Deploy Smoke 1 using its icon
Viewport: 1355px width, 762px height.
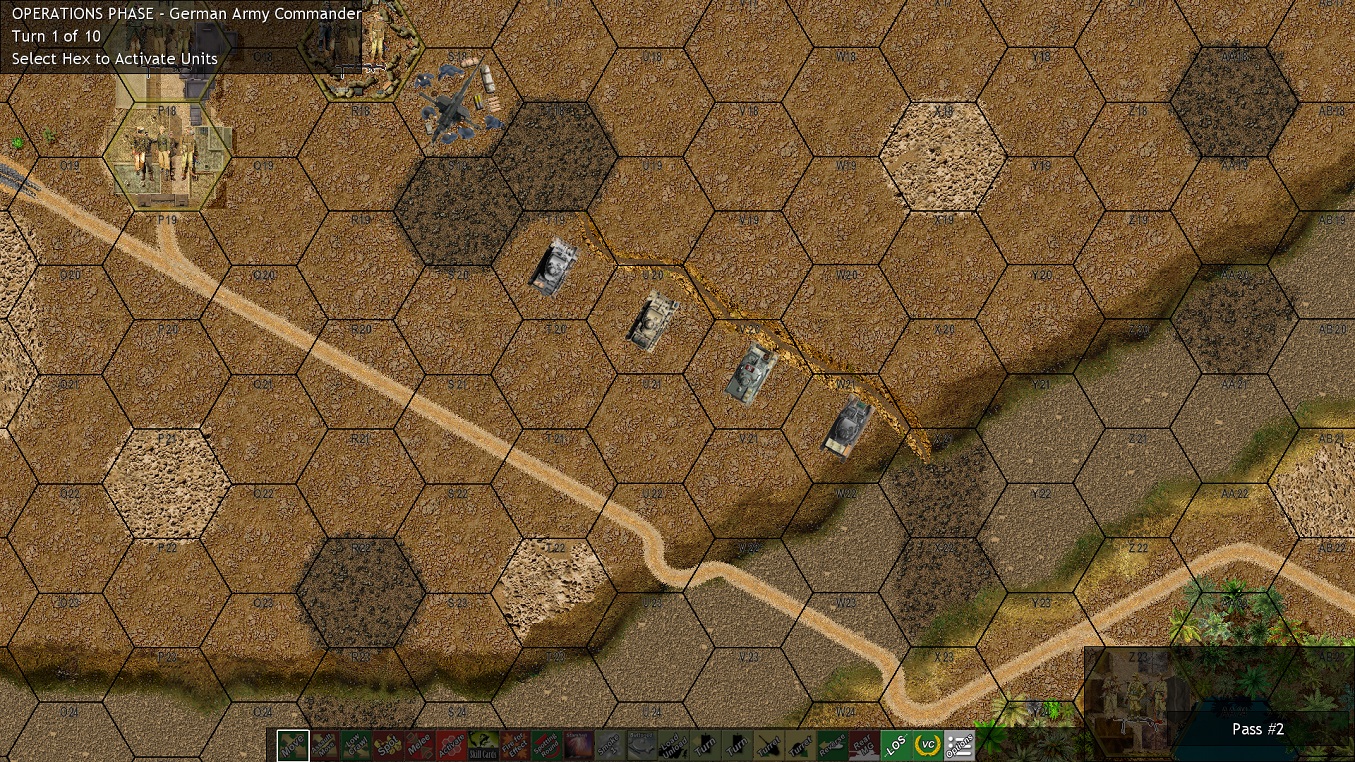[x=608, y=744]
